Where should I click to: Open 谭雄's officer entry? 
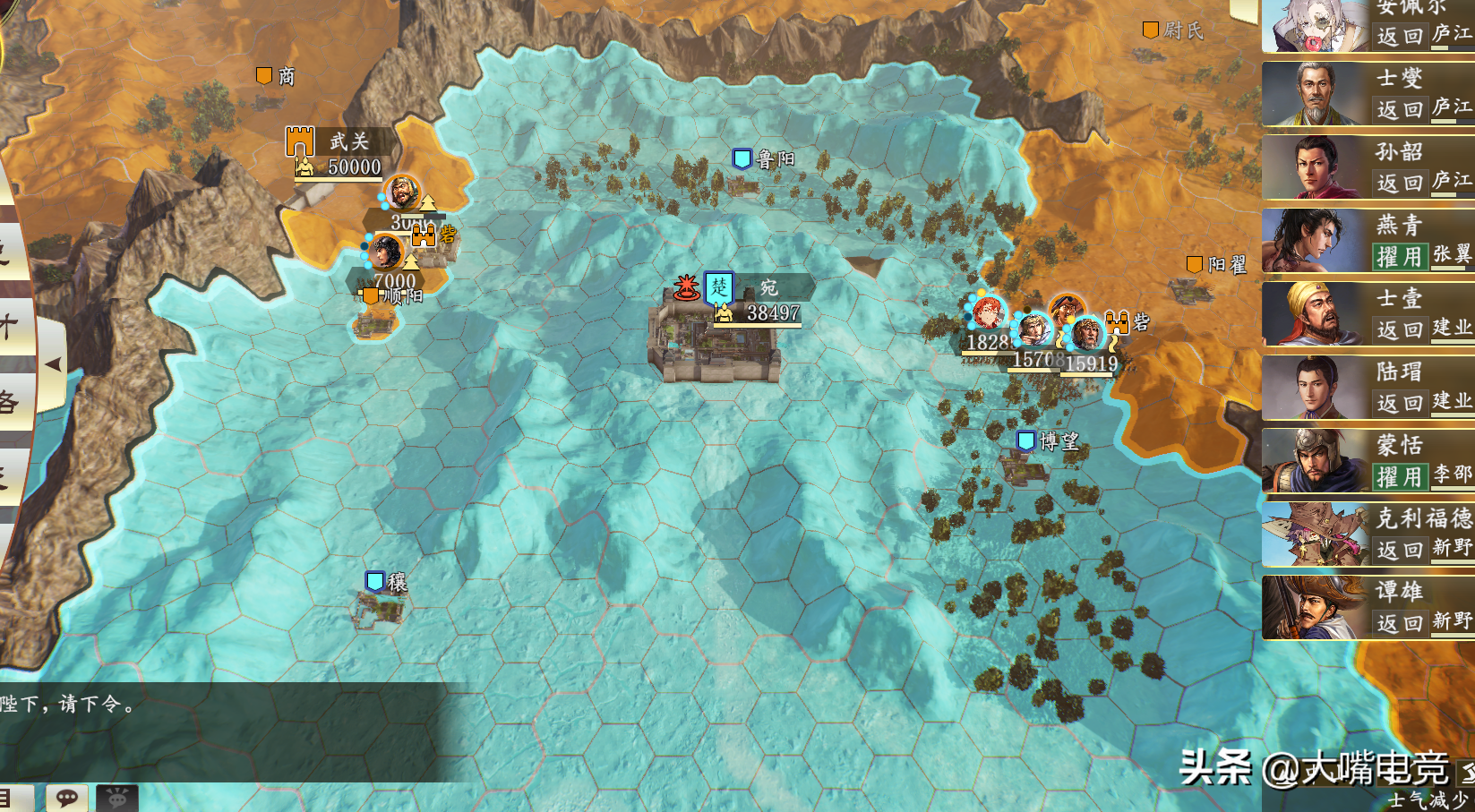point(1368,608)
